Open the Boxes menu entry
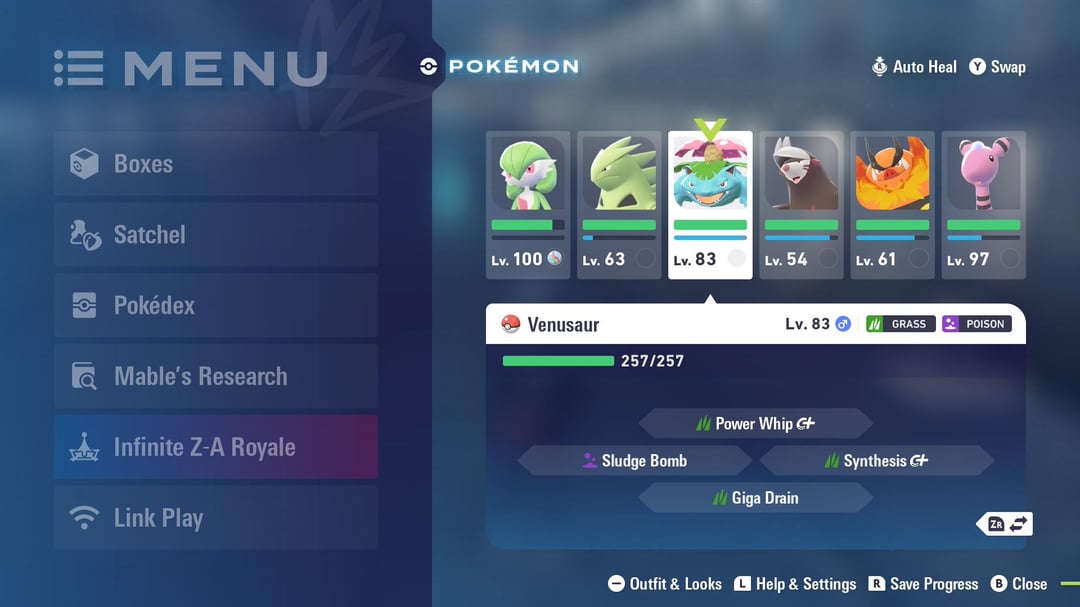Viewport: 1080px width, 607px height. pos(215,164)
